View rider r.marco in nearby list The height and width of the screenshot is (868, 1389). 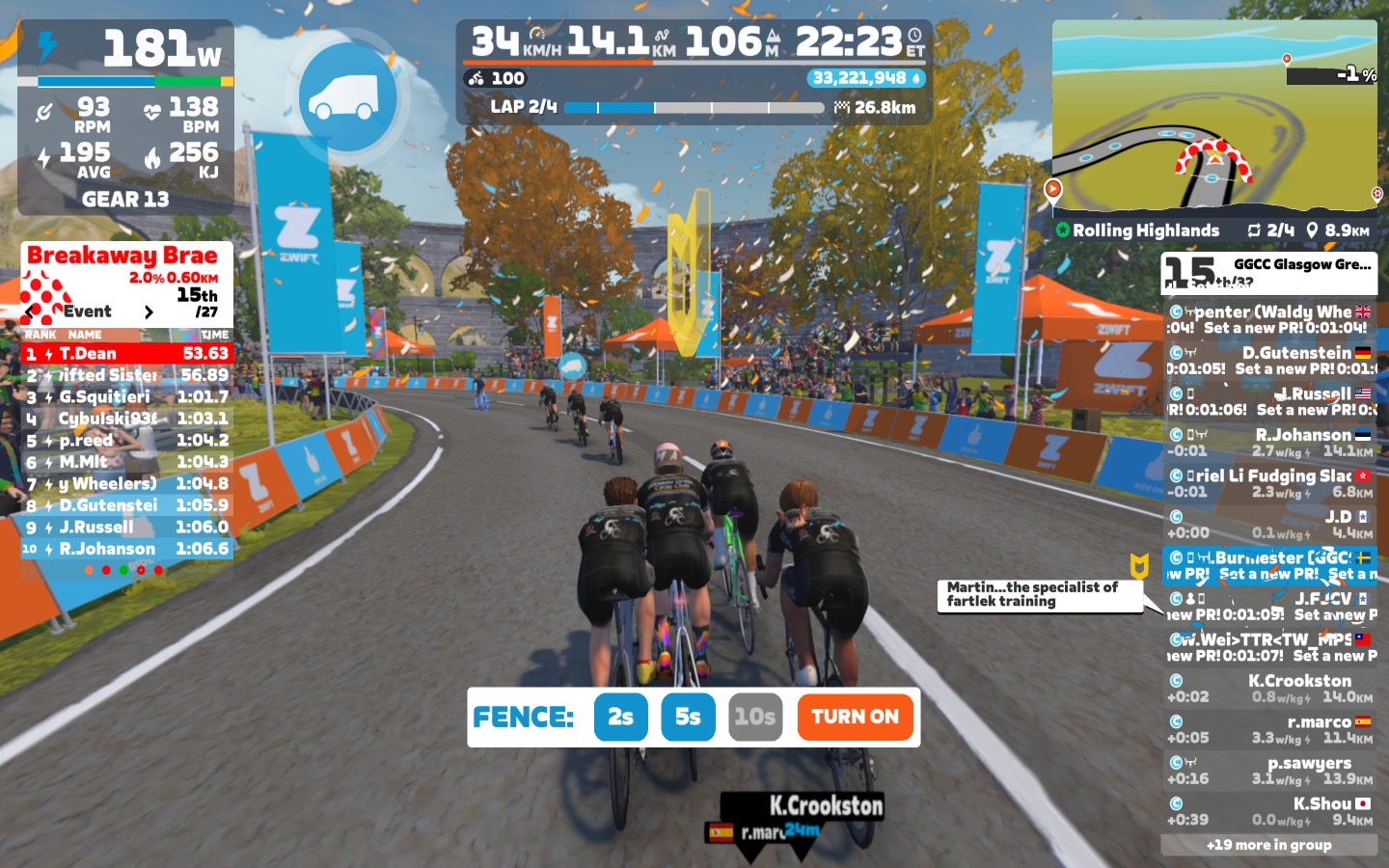(1268, 729)
